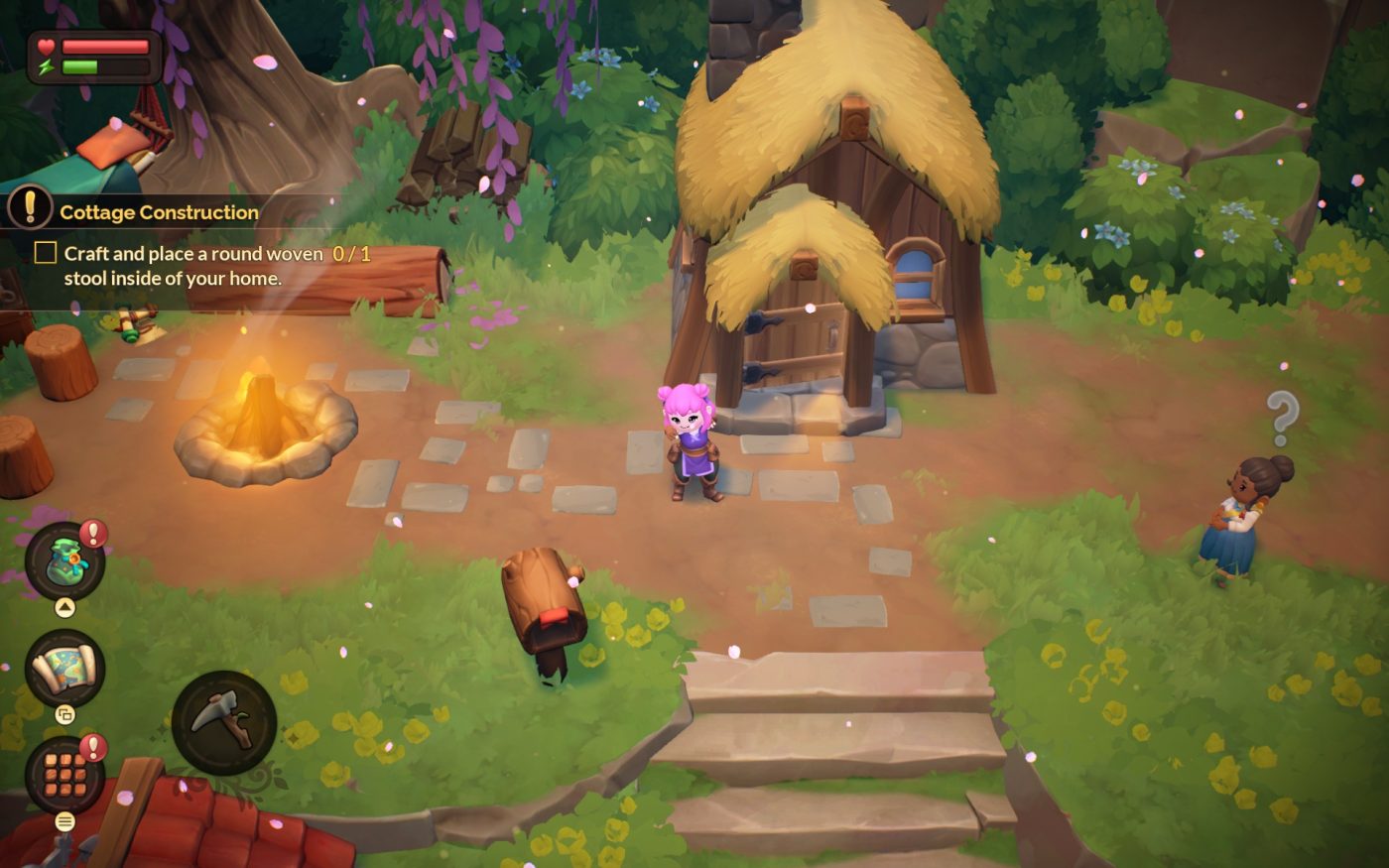This screenshot has height=868, width=1389.
Task: Open the green backpack inventory icon
Action: tap(64, 560)
